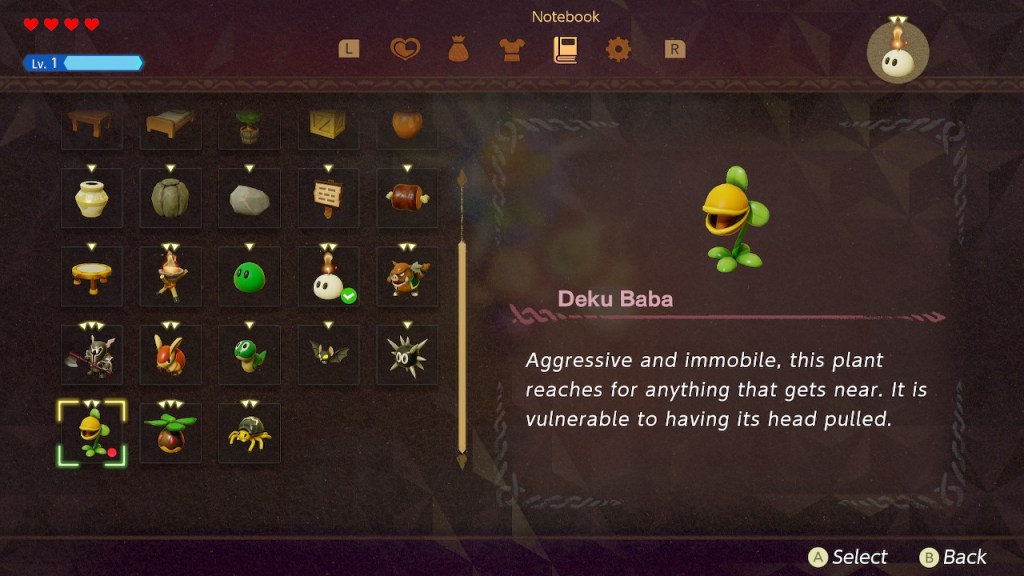Switch to the tunic outfit tab
The height and width of the screenshot is (576, 1024).
tap(512, 49)
